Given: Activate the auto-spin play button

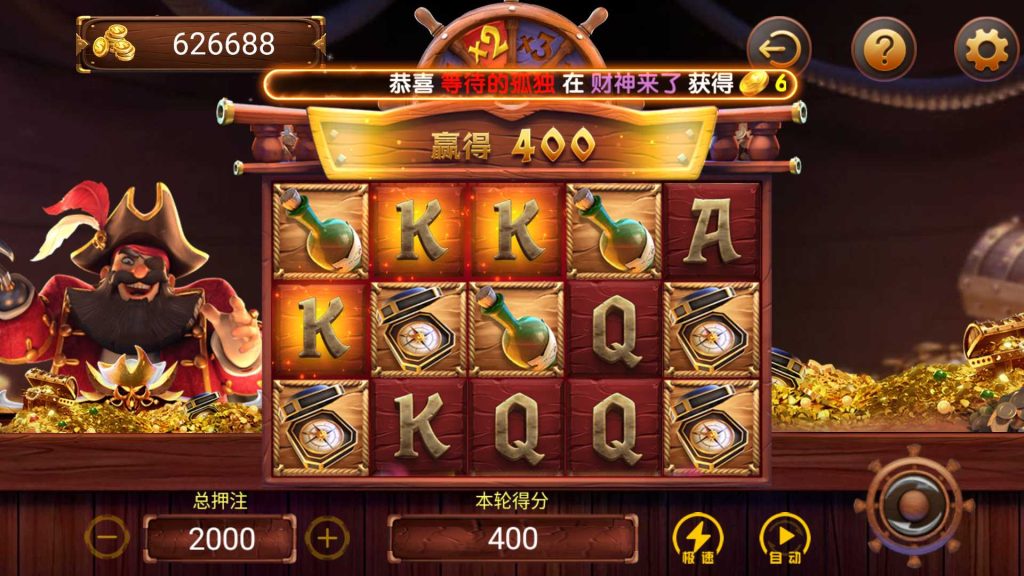Looking at the screenshot, I should 785,538.
